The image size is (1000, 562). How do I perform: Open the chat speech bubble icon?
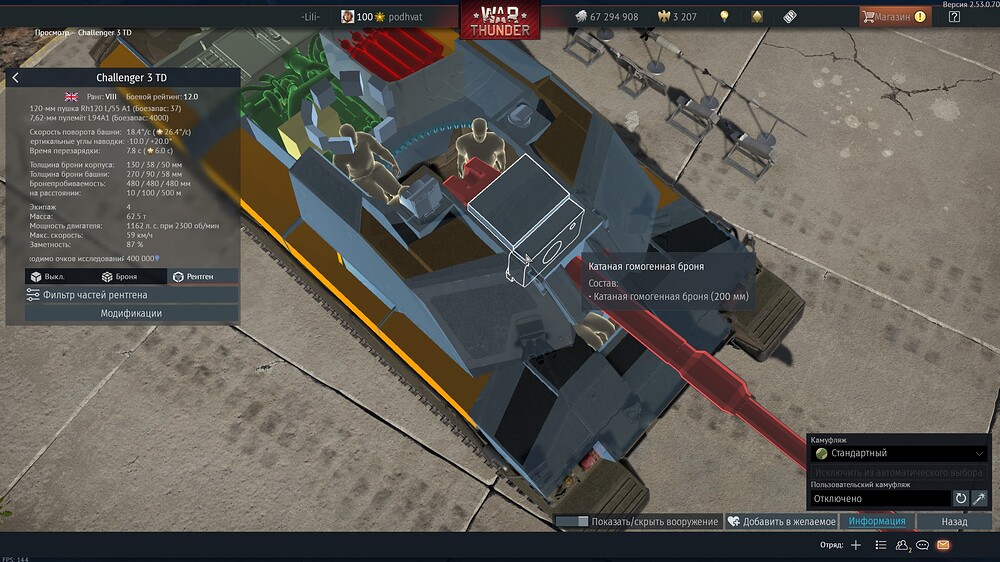click(x=922, y=545)
